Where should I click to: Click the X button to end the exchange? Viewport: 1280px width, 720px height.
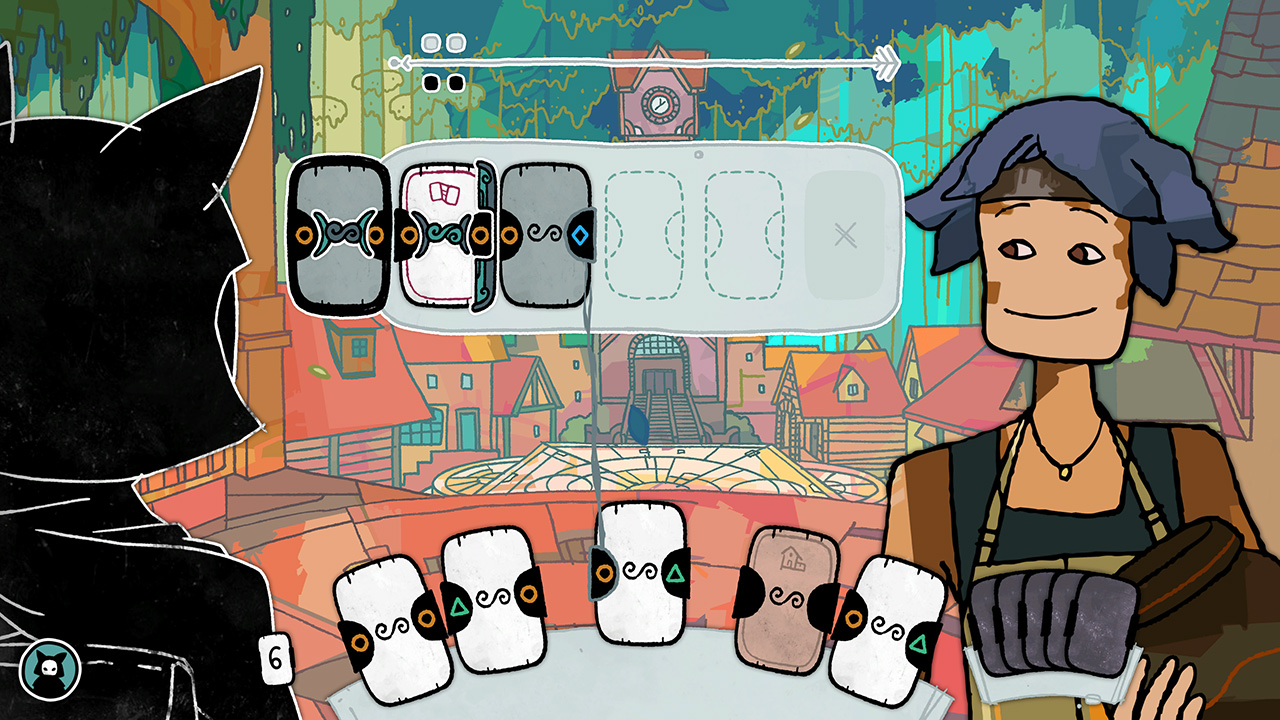point(845,234)
